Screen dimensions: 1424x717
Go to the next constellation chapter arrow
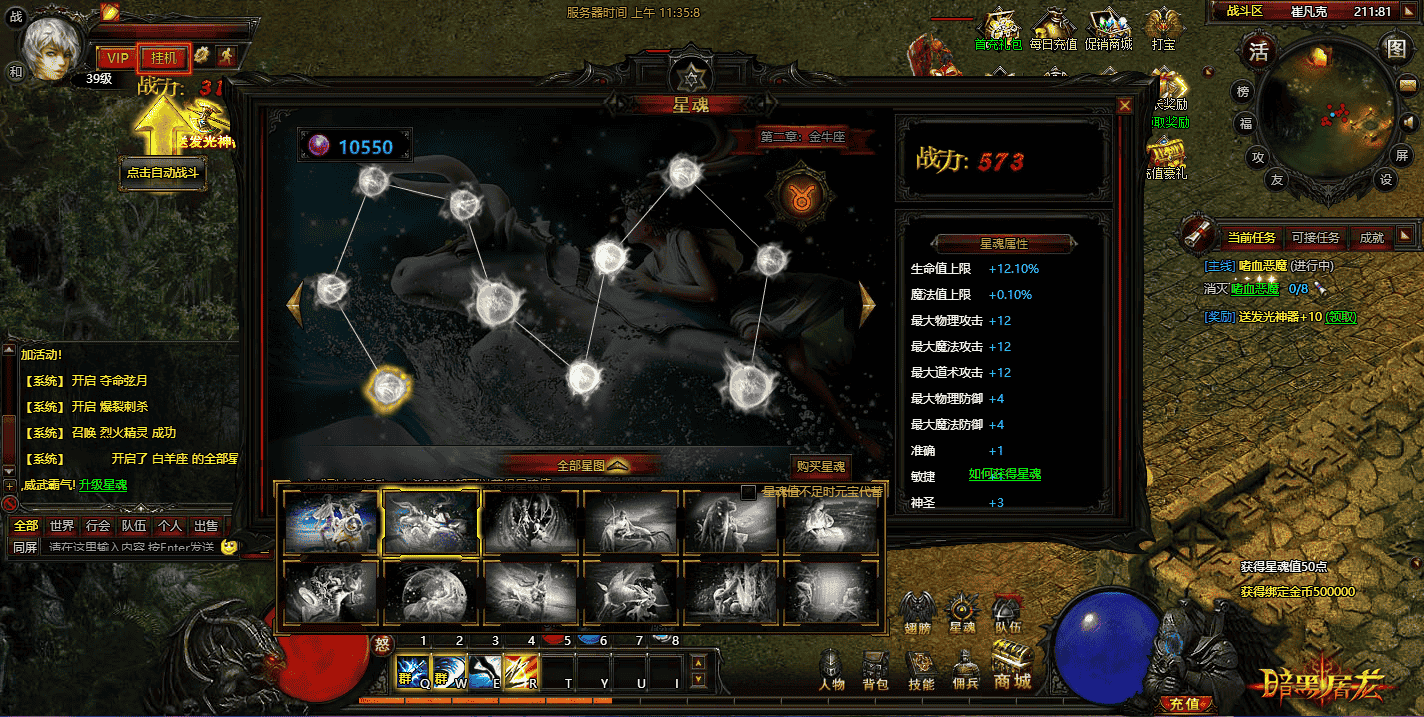867,303
